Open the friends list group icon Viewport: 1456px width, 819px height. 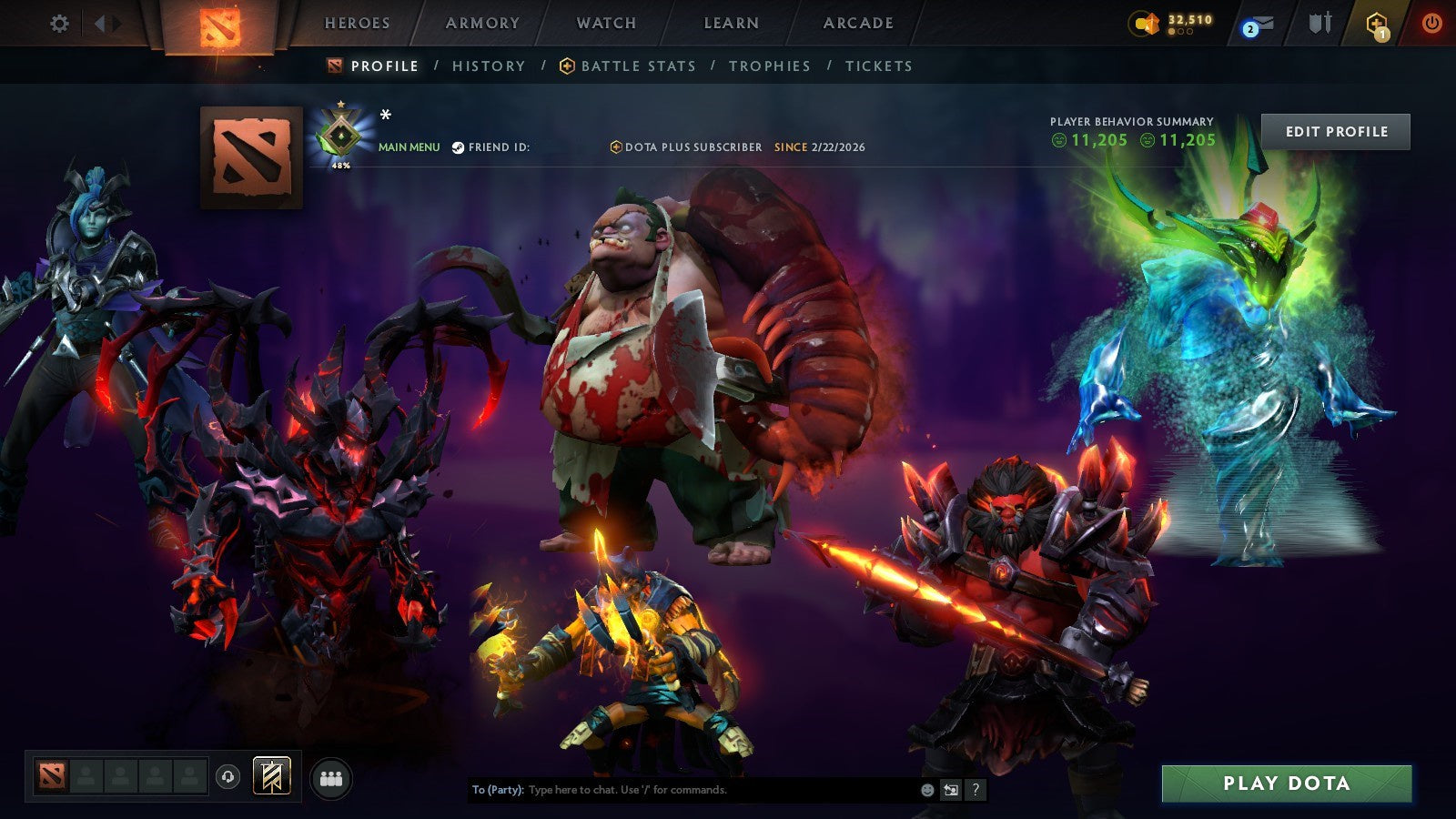[332, 777]
